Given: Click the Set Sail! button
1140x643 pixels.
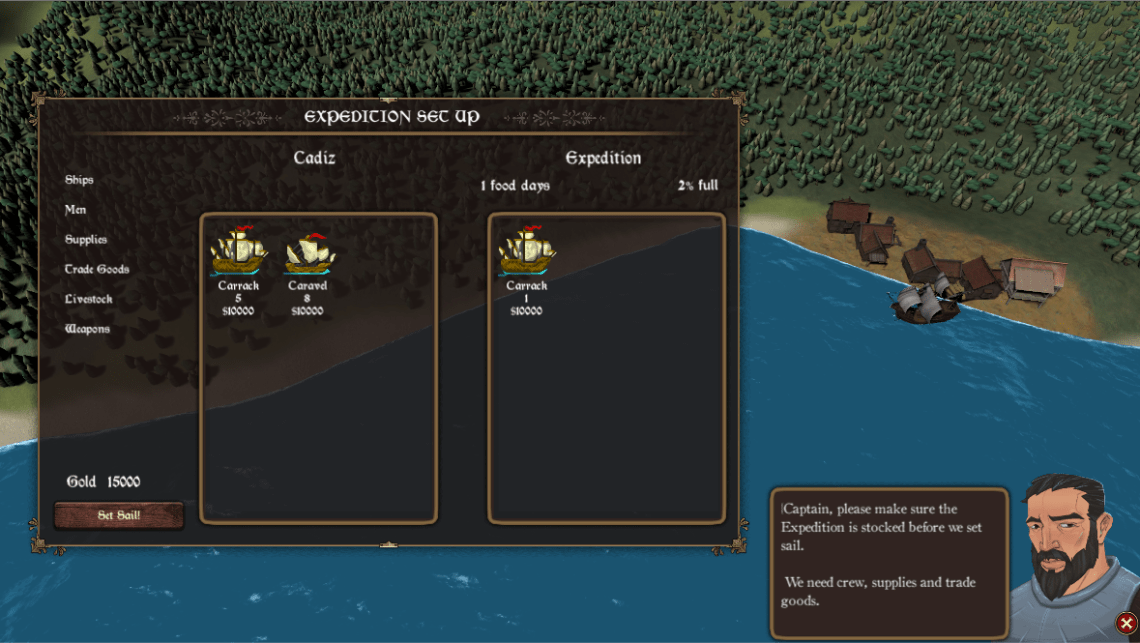Looking at the screenshot, I should (119, 516).
